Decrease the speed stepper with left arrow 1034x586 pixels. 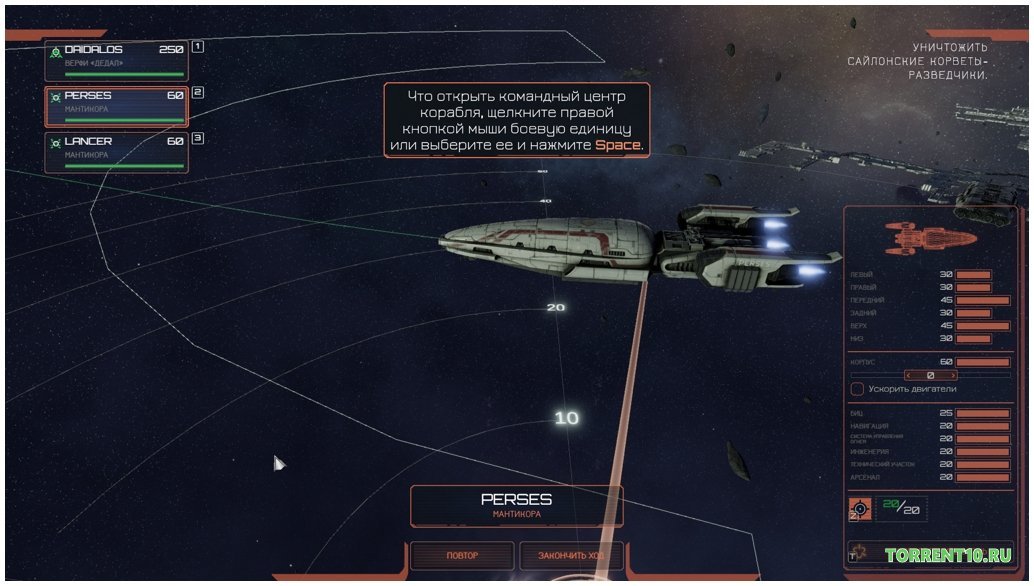908,375
